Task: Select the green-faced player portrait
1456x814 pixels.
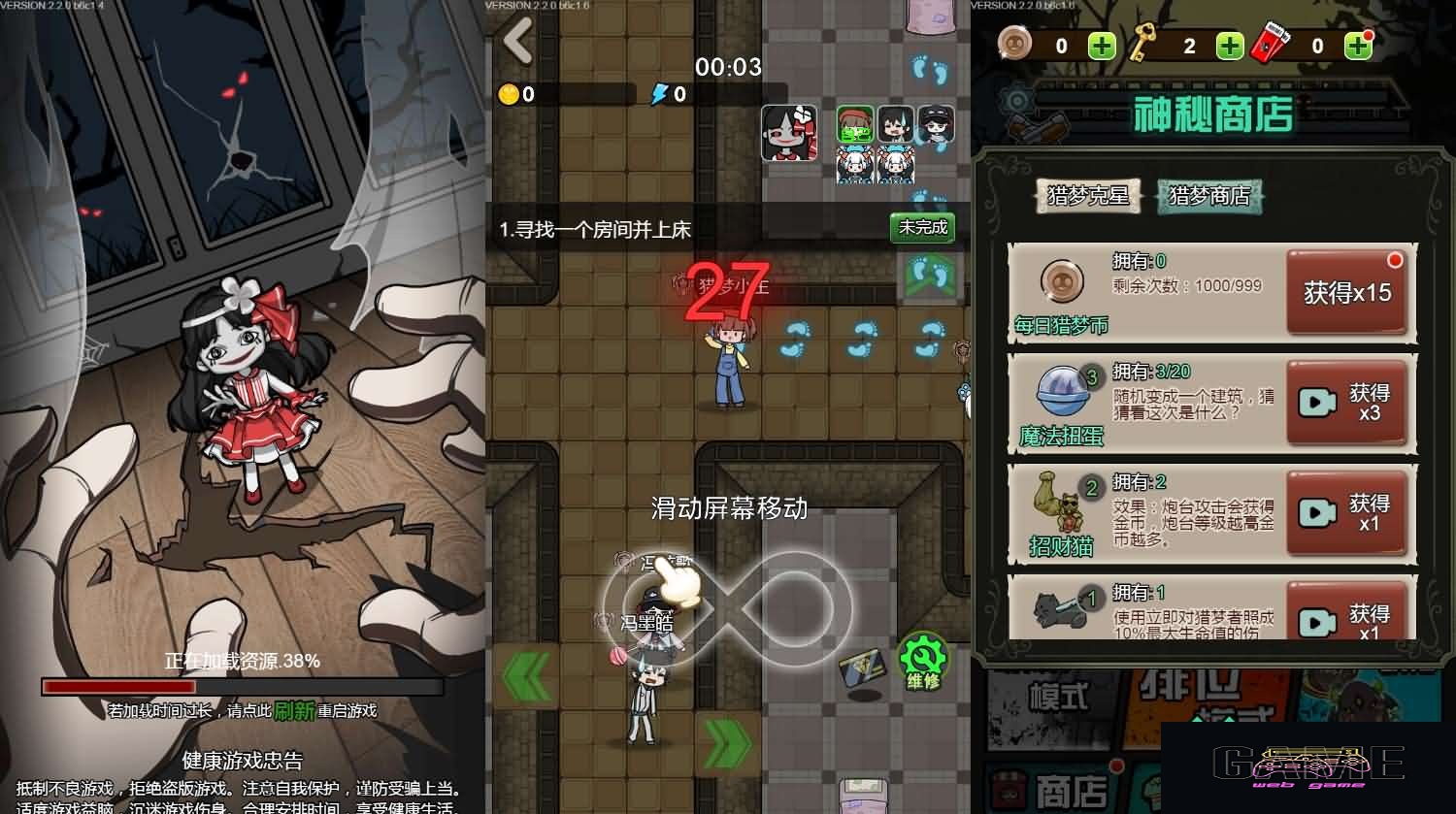Action: click(855, 124)
